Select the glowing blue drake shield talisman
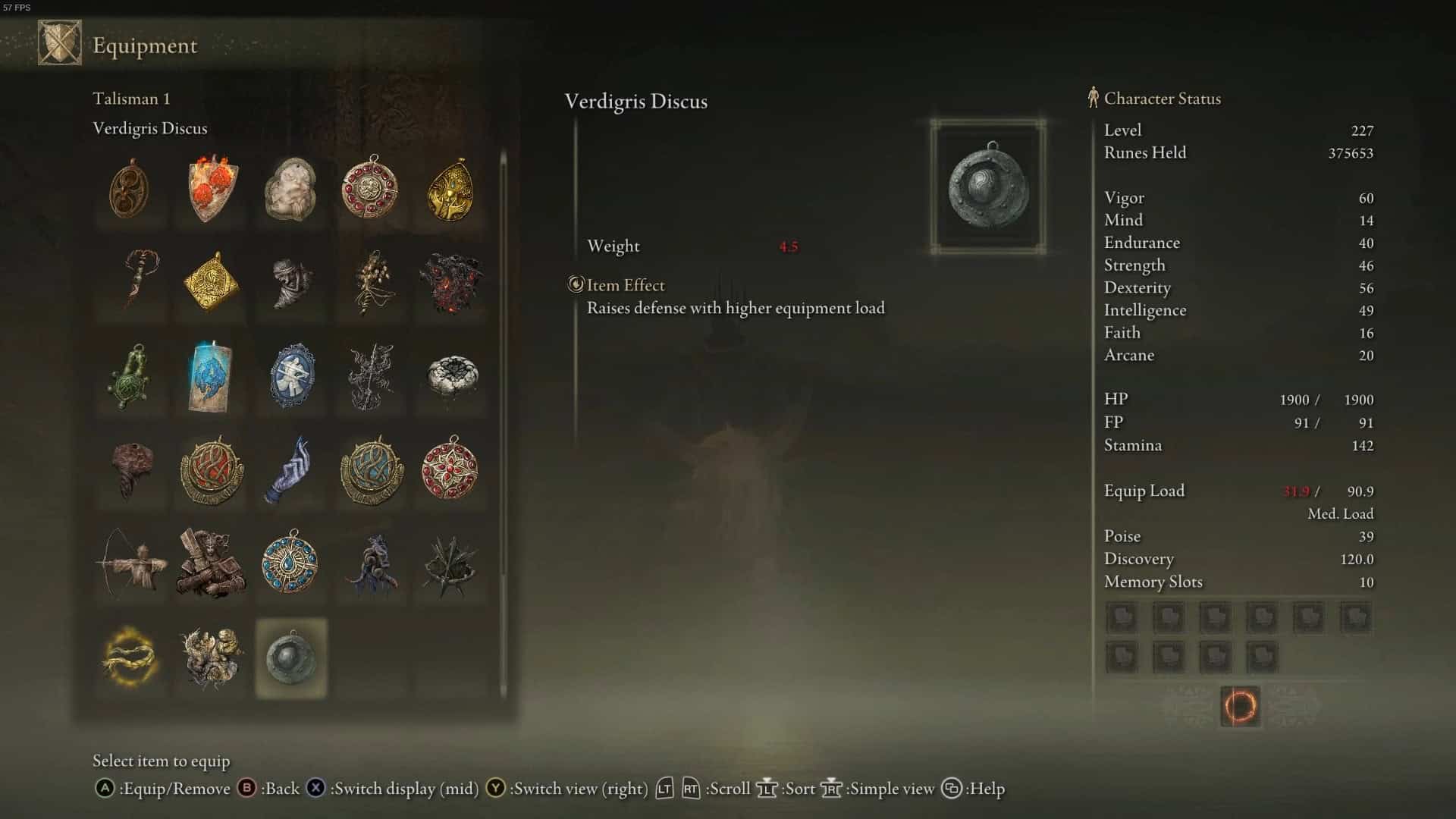The image size is (1456, 819). pos(211,376)
